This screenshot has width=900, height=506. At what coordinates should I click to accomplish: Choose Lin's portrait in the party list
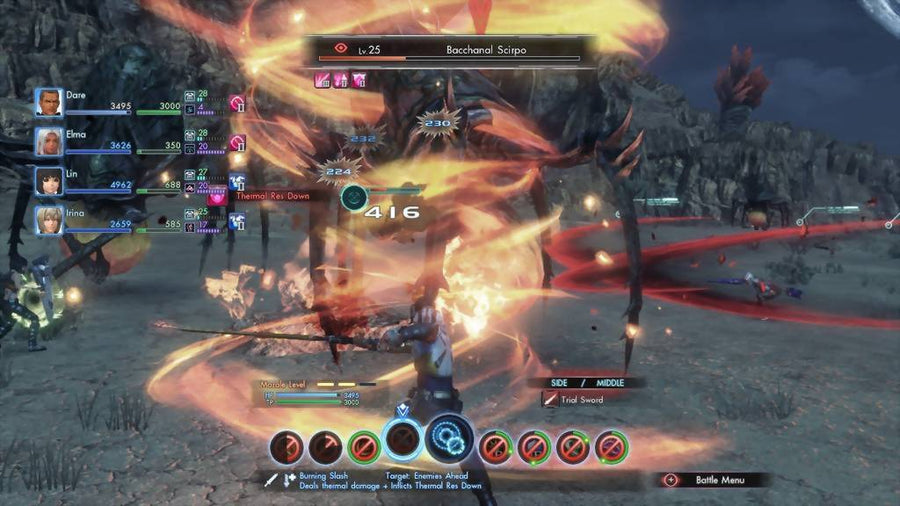[x=49, y=181]
